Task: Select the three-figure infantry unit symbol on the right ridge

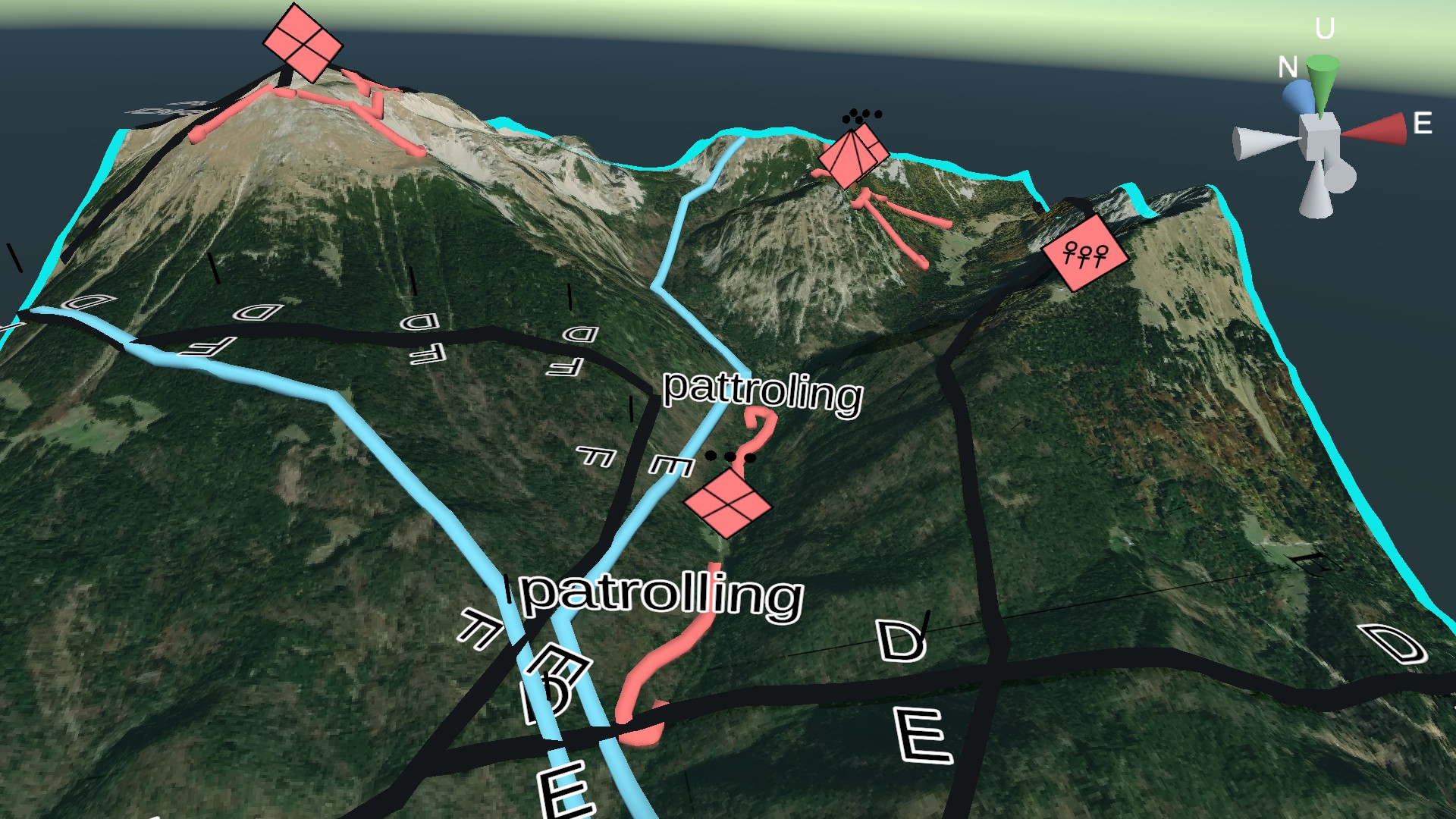Action: click(1084, 254)
